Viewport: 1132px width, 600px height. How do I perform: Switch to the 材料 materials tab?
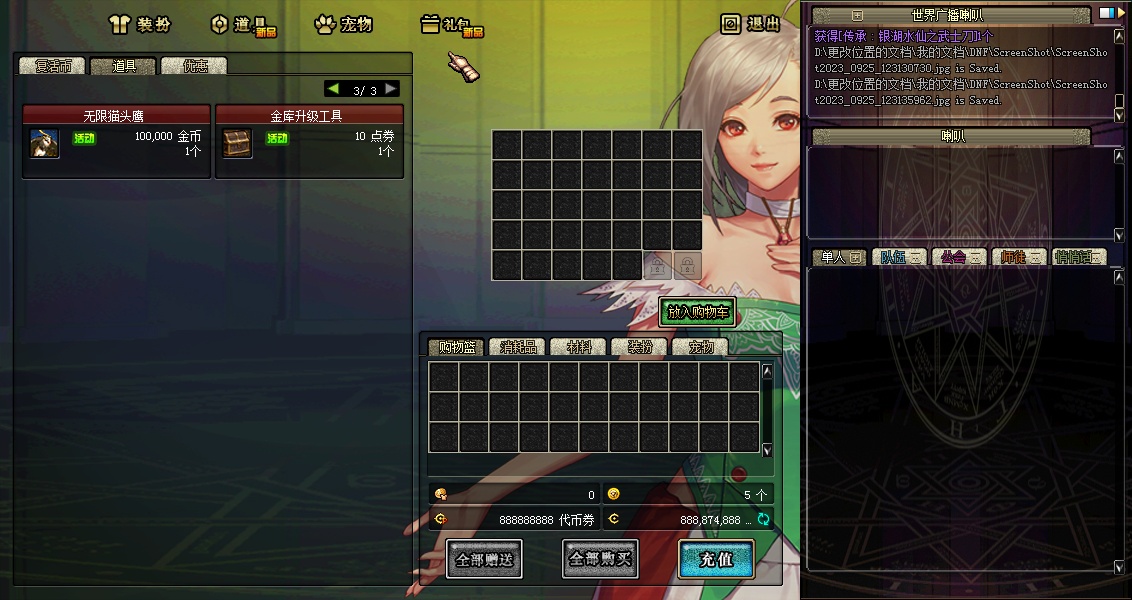coord(578,347)
